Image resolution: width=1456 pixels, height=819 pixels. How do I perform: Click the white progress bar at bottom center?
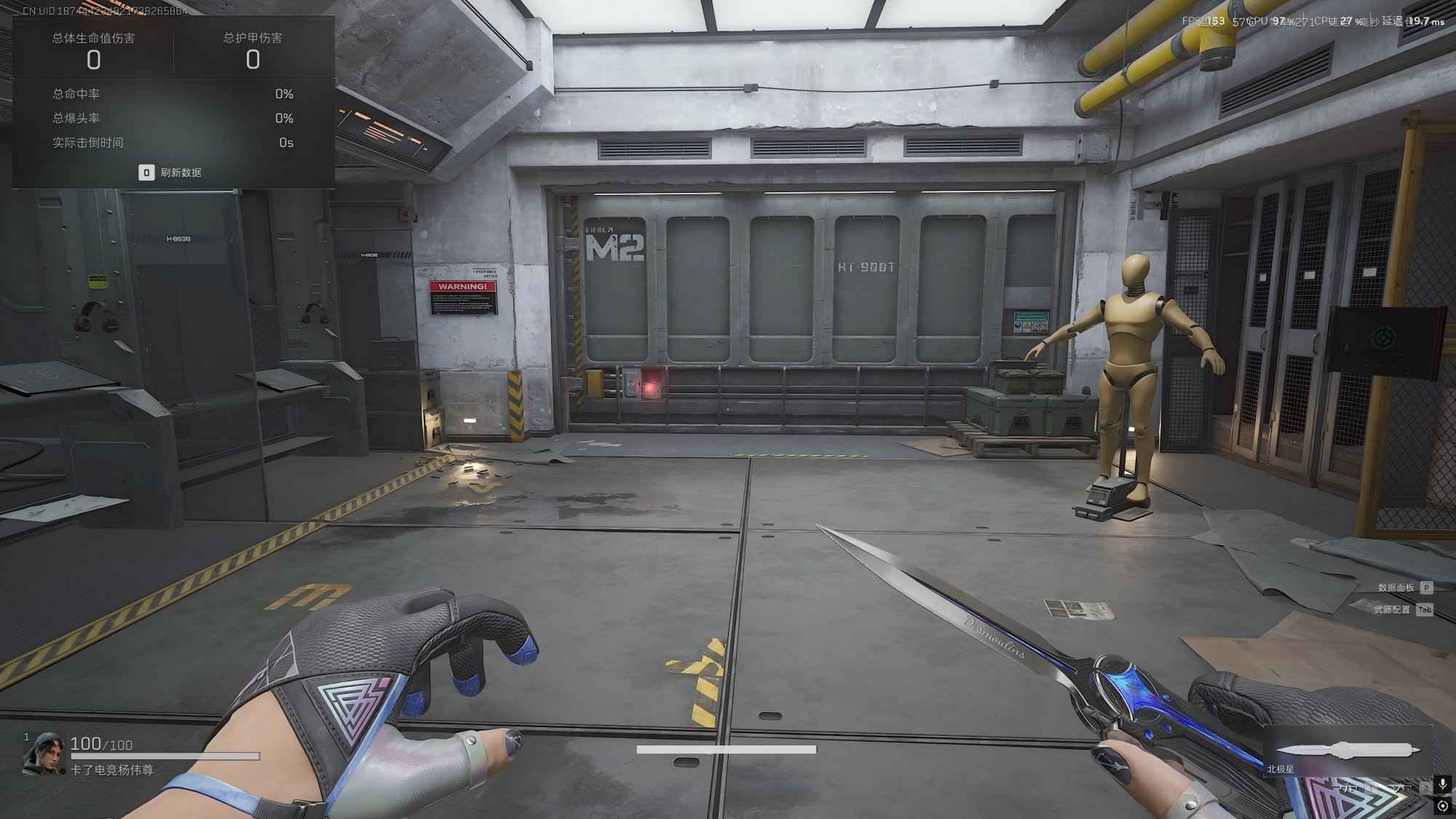tap(728, 747)
